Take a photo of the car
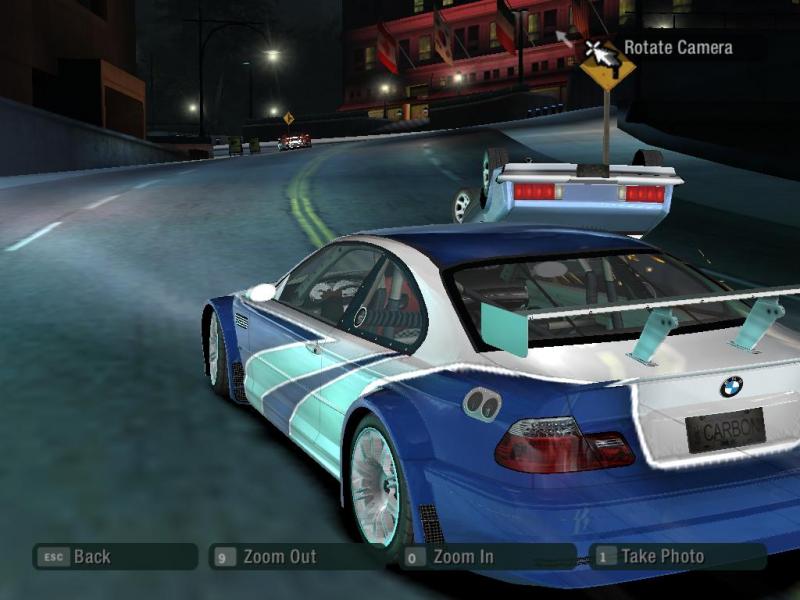Screen dimensions: 800x600 [x=662, y=556]
